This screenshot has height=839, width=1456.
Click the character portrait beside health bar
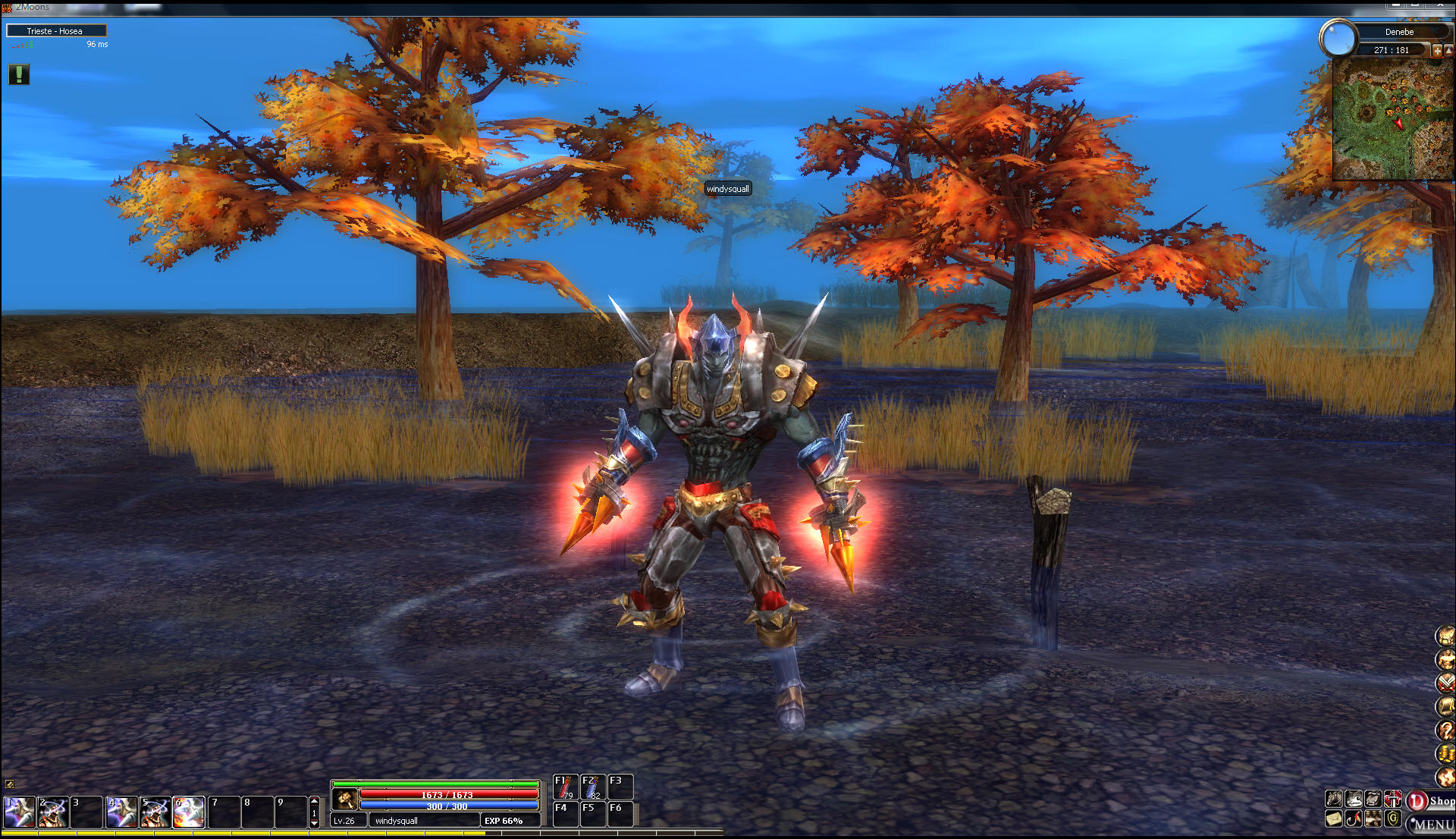coord(345,799)
